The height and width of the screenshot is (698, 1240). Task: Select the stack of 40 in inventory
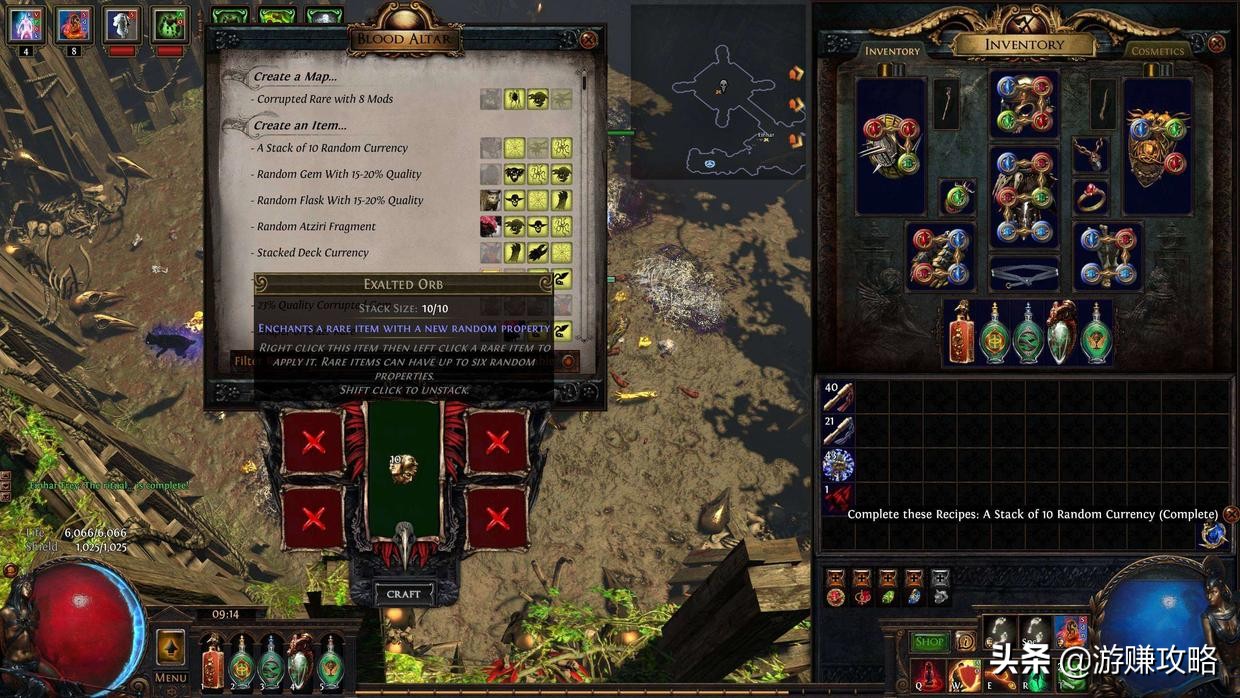click(x=837, y=397)
